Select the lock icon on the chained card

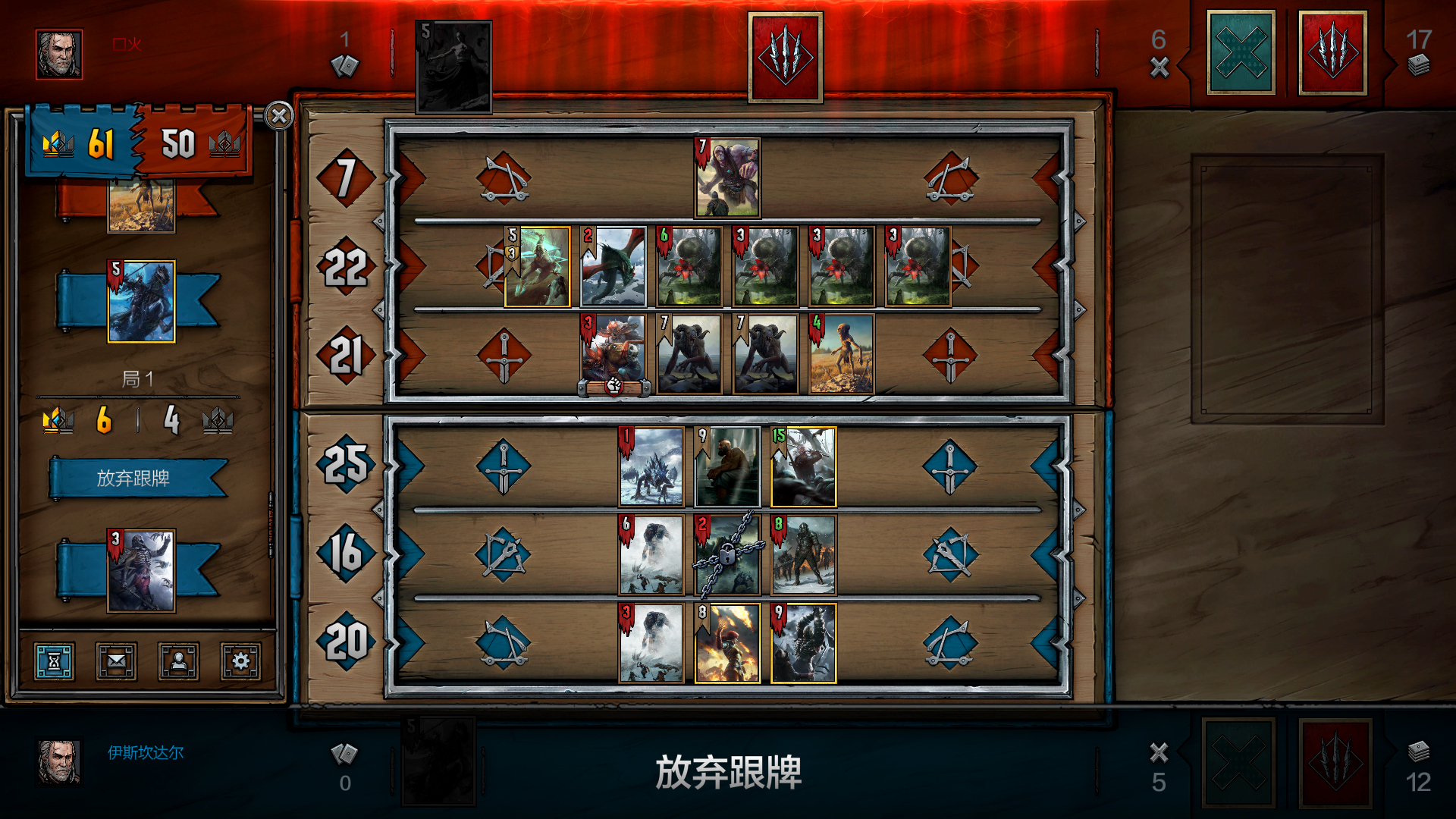(728, 554)
